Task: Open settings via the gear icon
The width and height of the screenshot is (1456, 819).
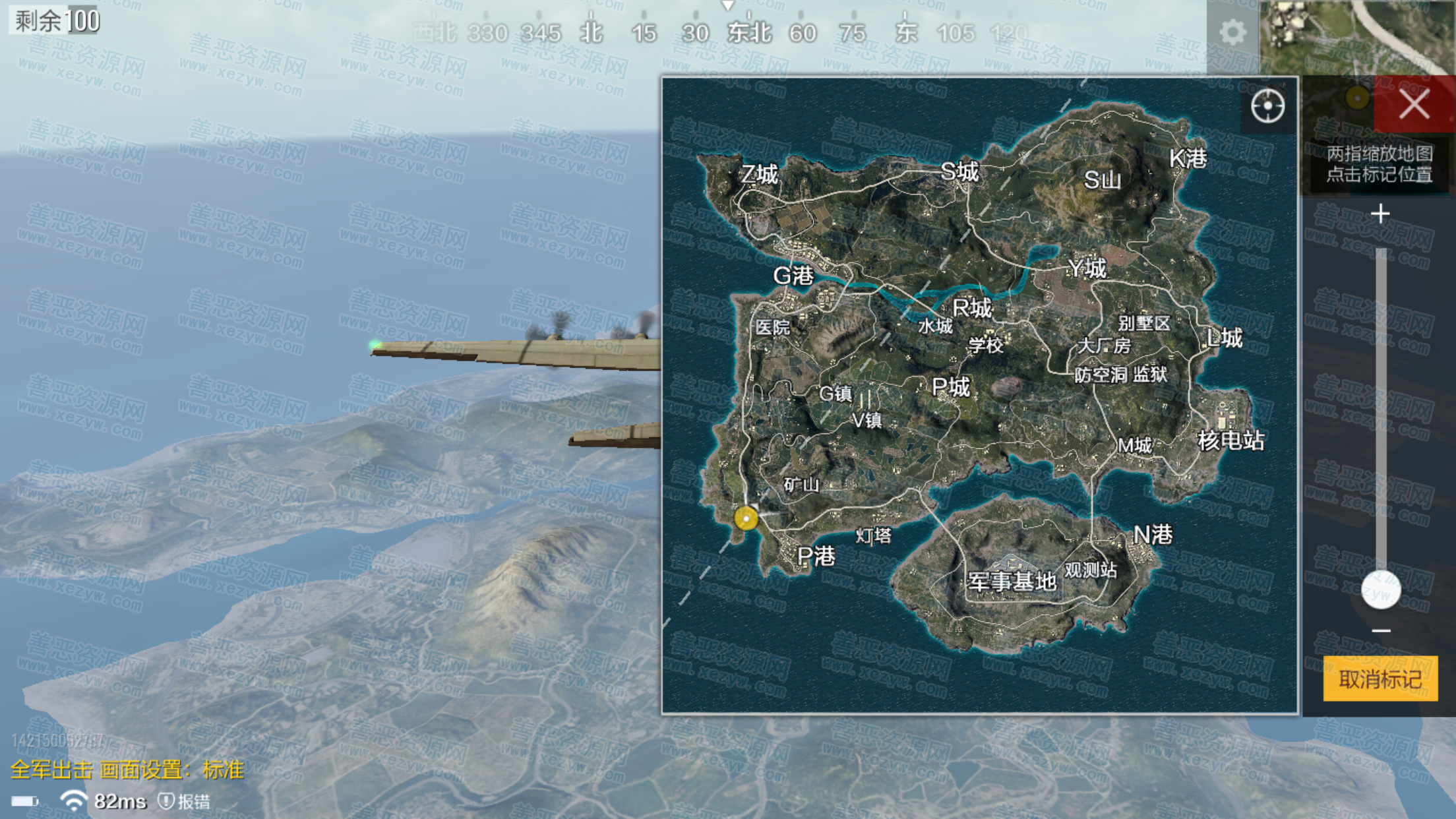Action: click(1232, 32)
